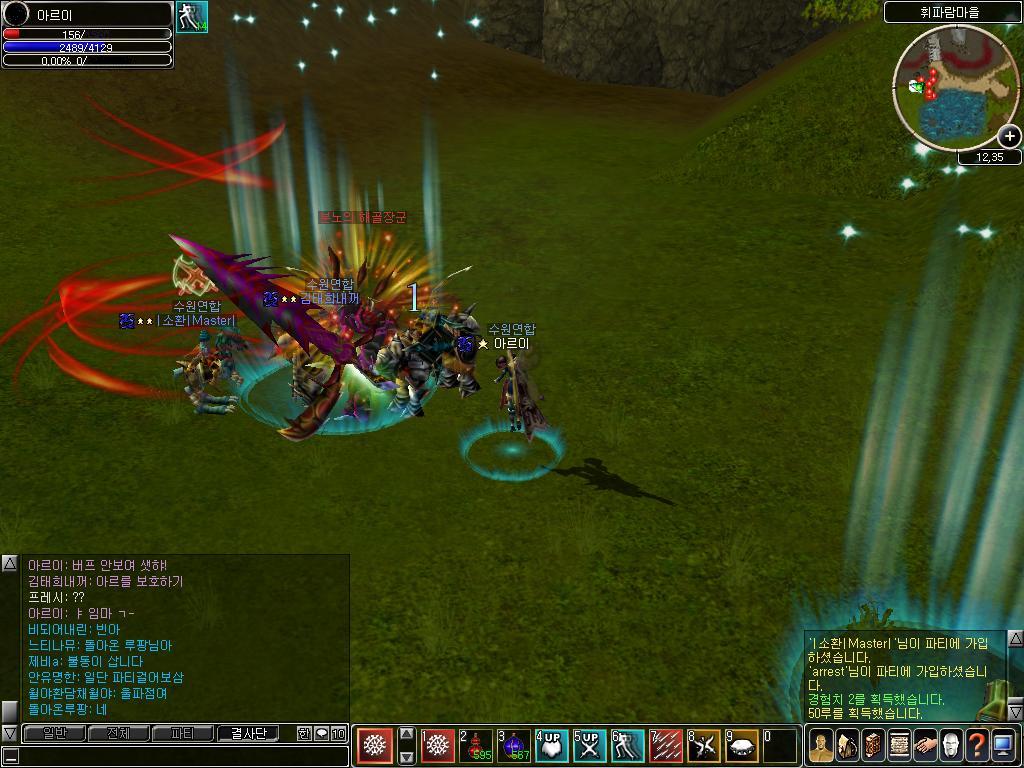The height and width of the screenshot is (768, 1024).
Task: Switch chat to the 전체 tab
Action: coord(119,733)
